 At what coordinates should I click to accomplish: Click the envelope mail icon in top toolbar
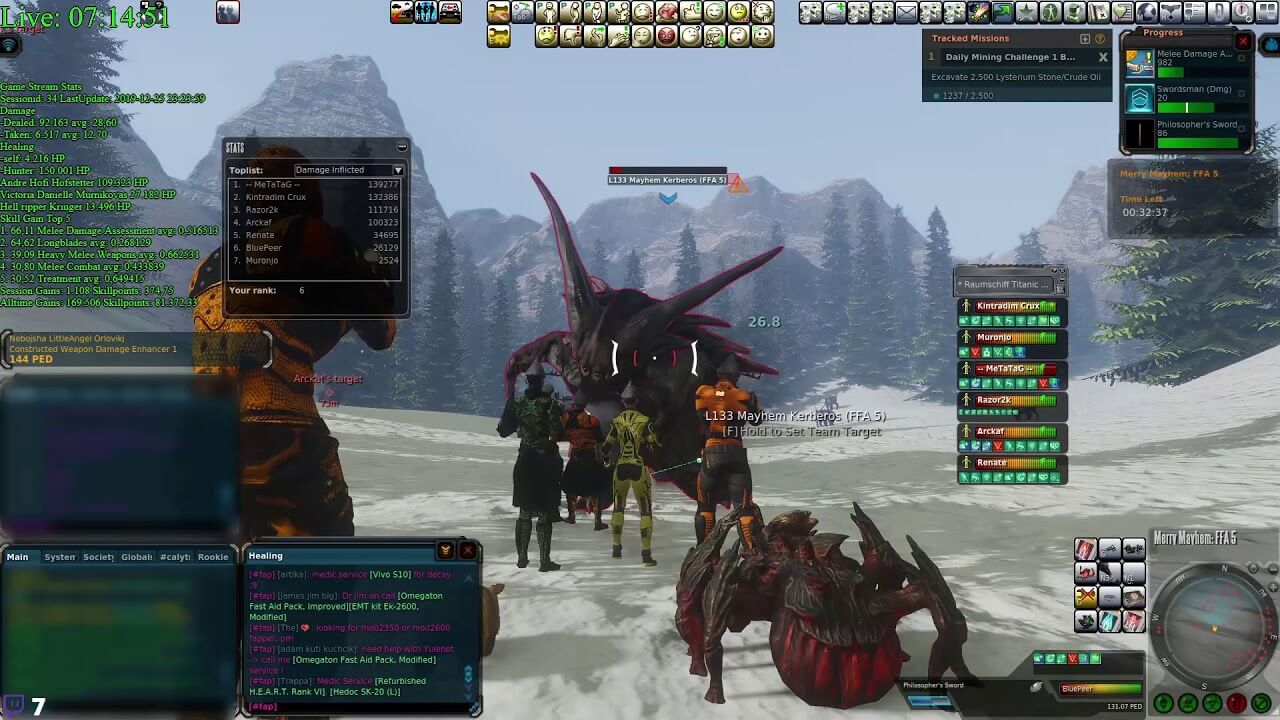tap(906, 13)
